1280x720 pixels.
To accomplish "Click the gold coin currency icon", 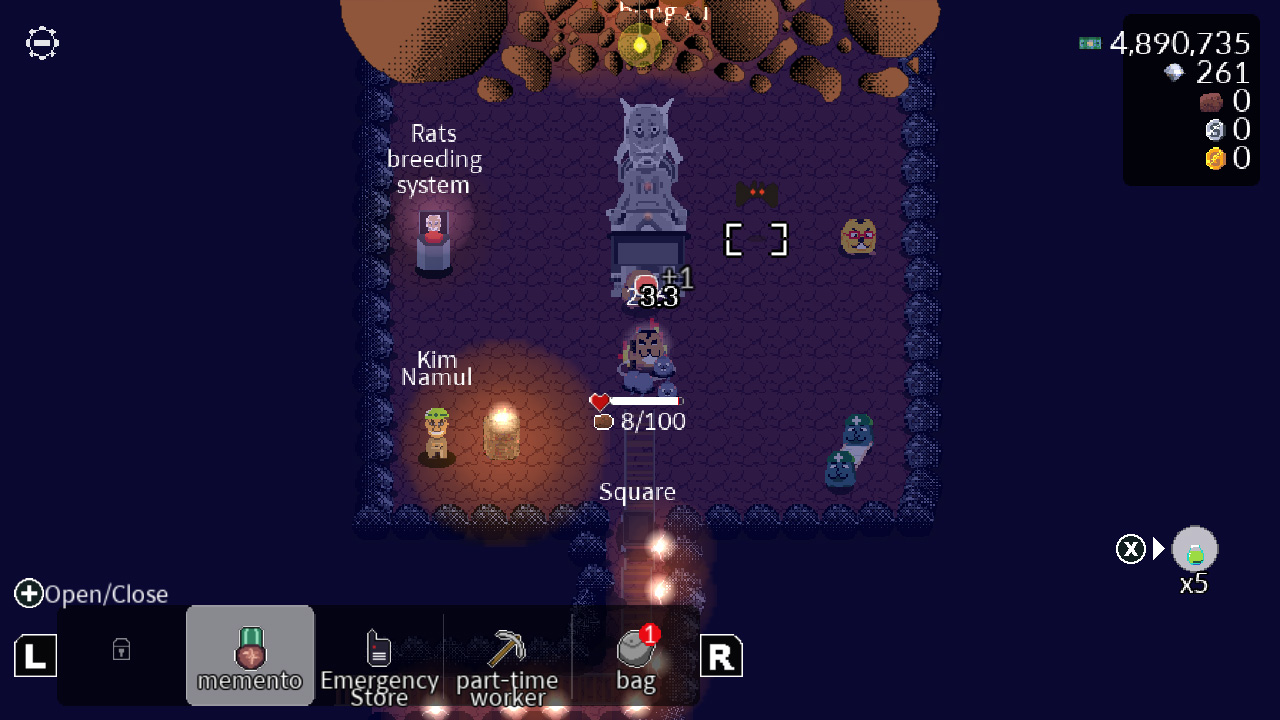I will (x=1216, y=158).
